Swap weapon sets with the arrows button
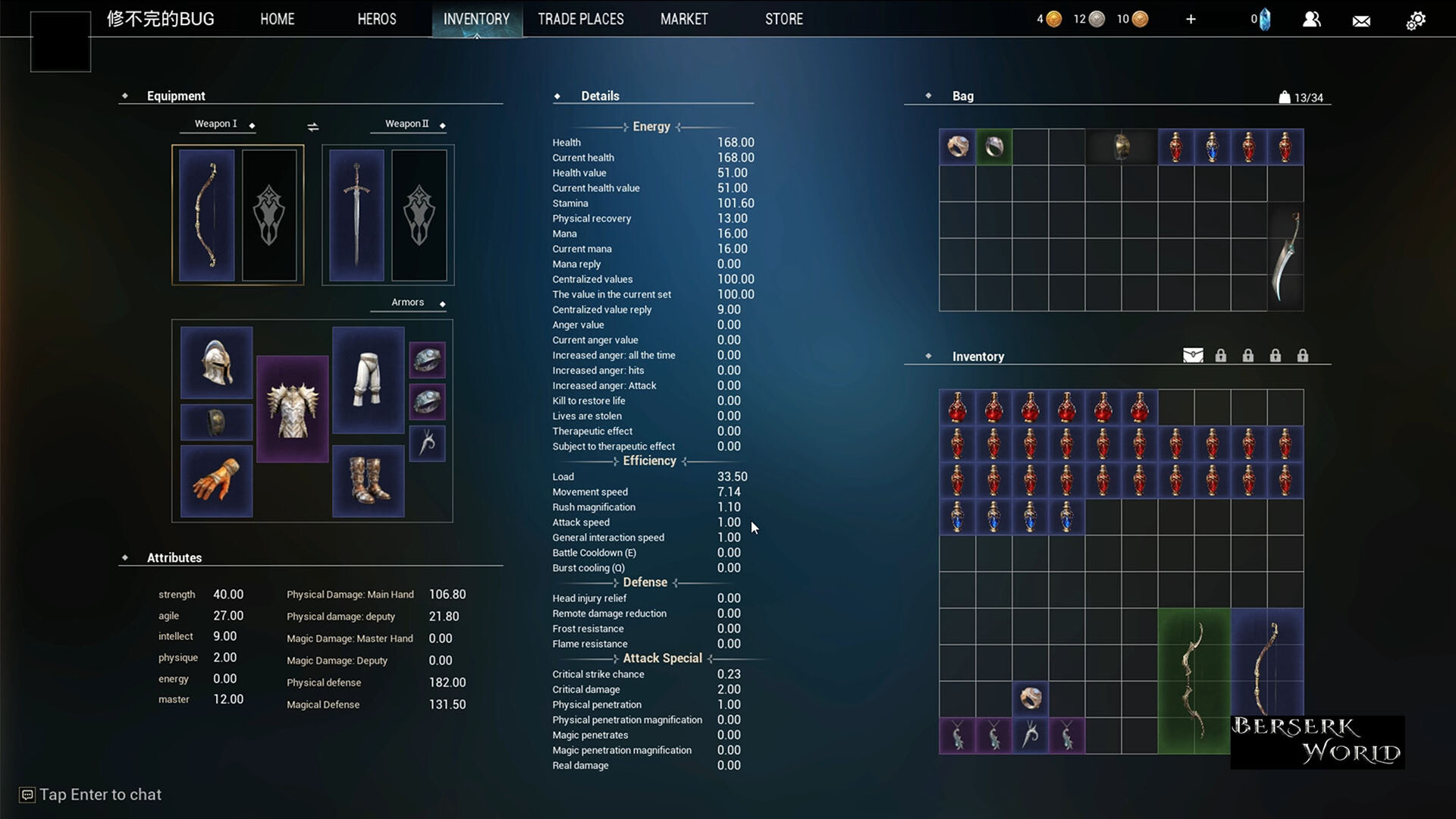 [x=312, y=127]
